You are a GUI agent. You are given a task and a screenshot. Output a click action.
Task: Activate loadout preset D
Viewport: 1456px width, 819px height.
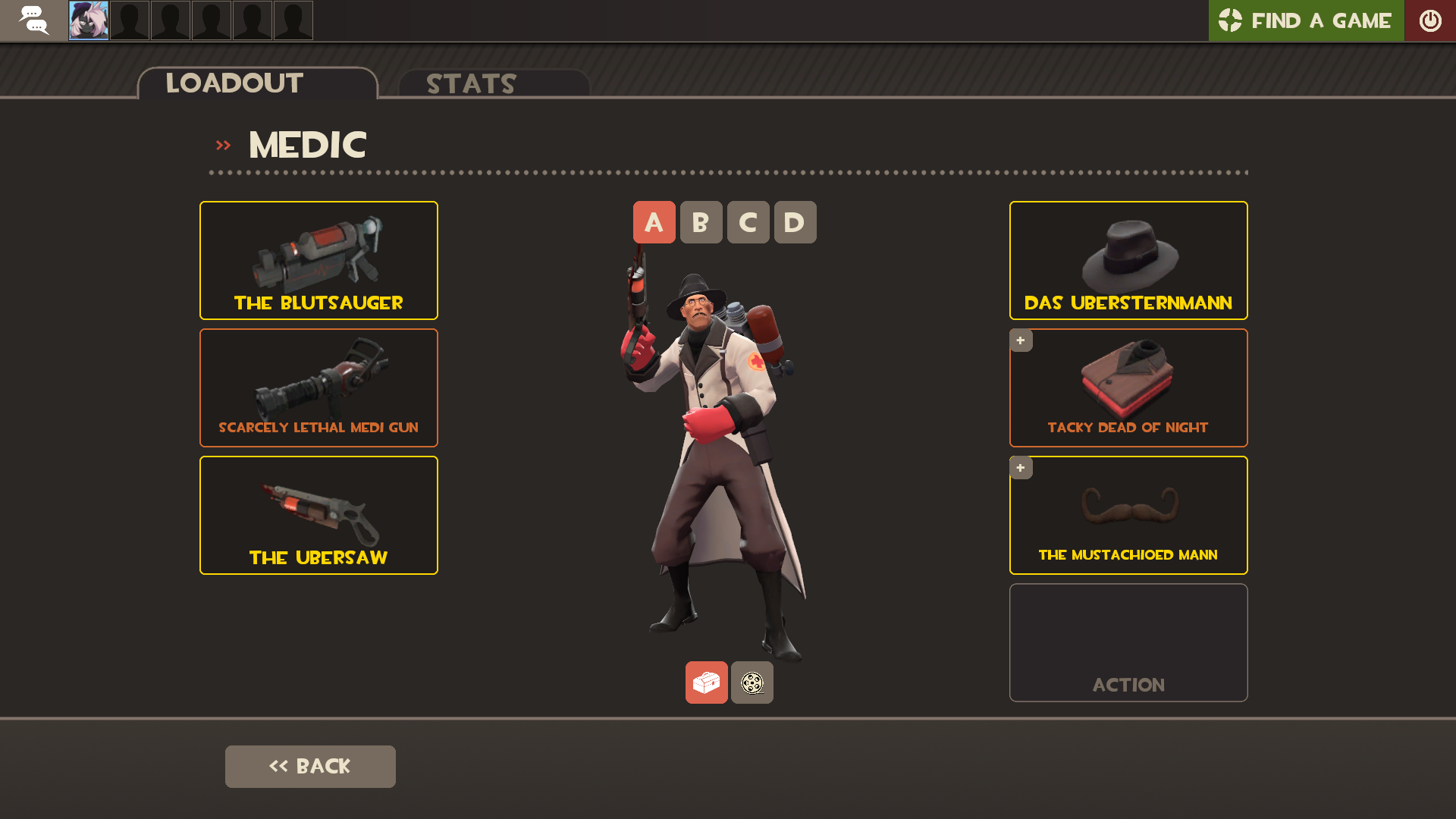point(795,222)
